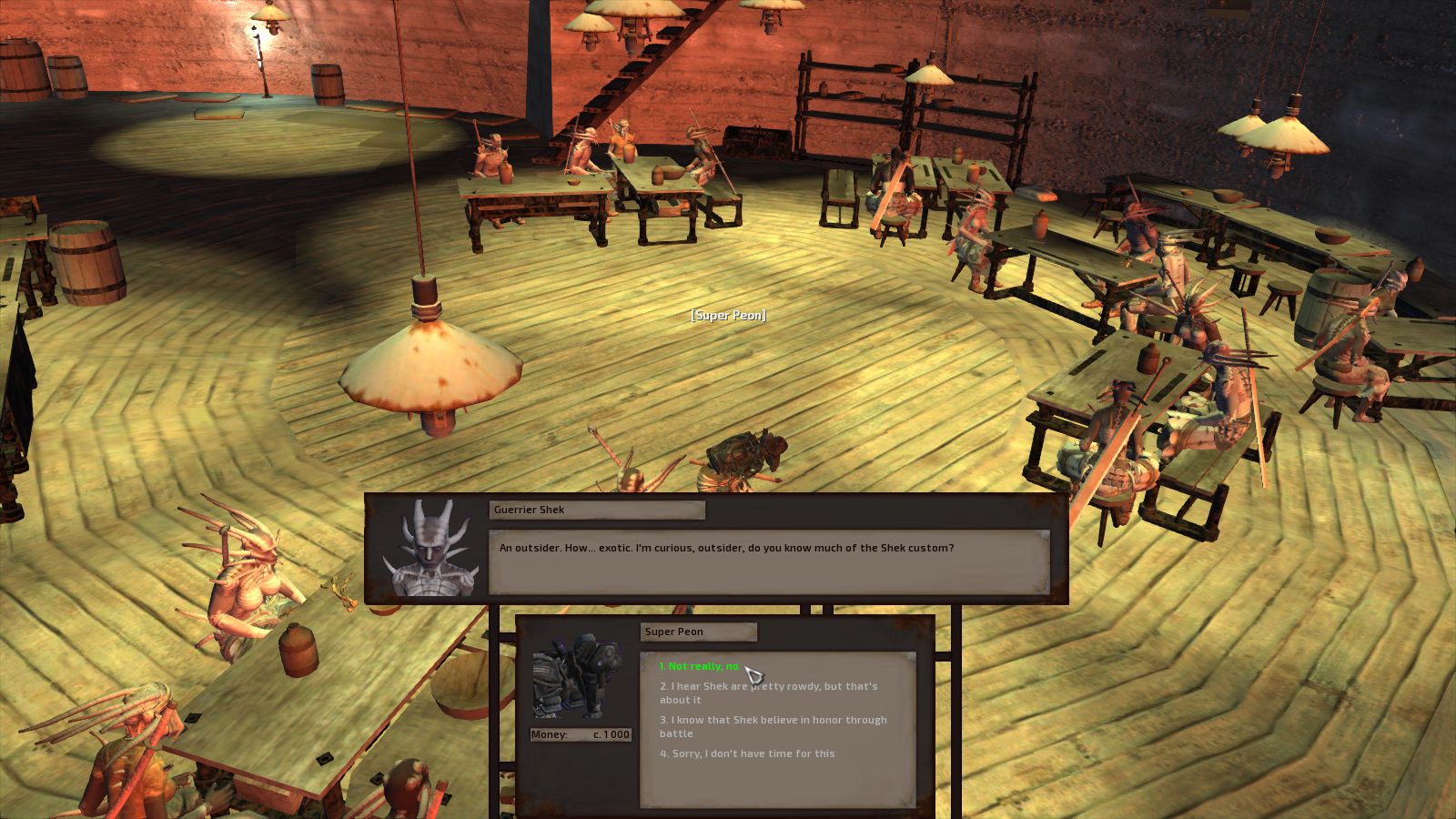Image resolution: width=1456 pixels, height=819 pixels.
Task: Click Guerrier Shek's dialogue text box
Action: tap(769, 557)
